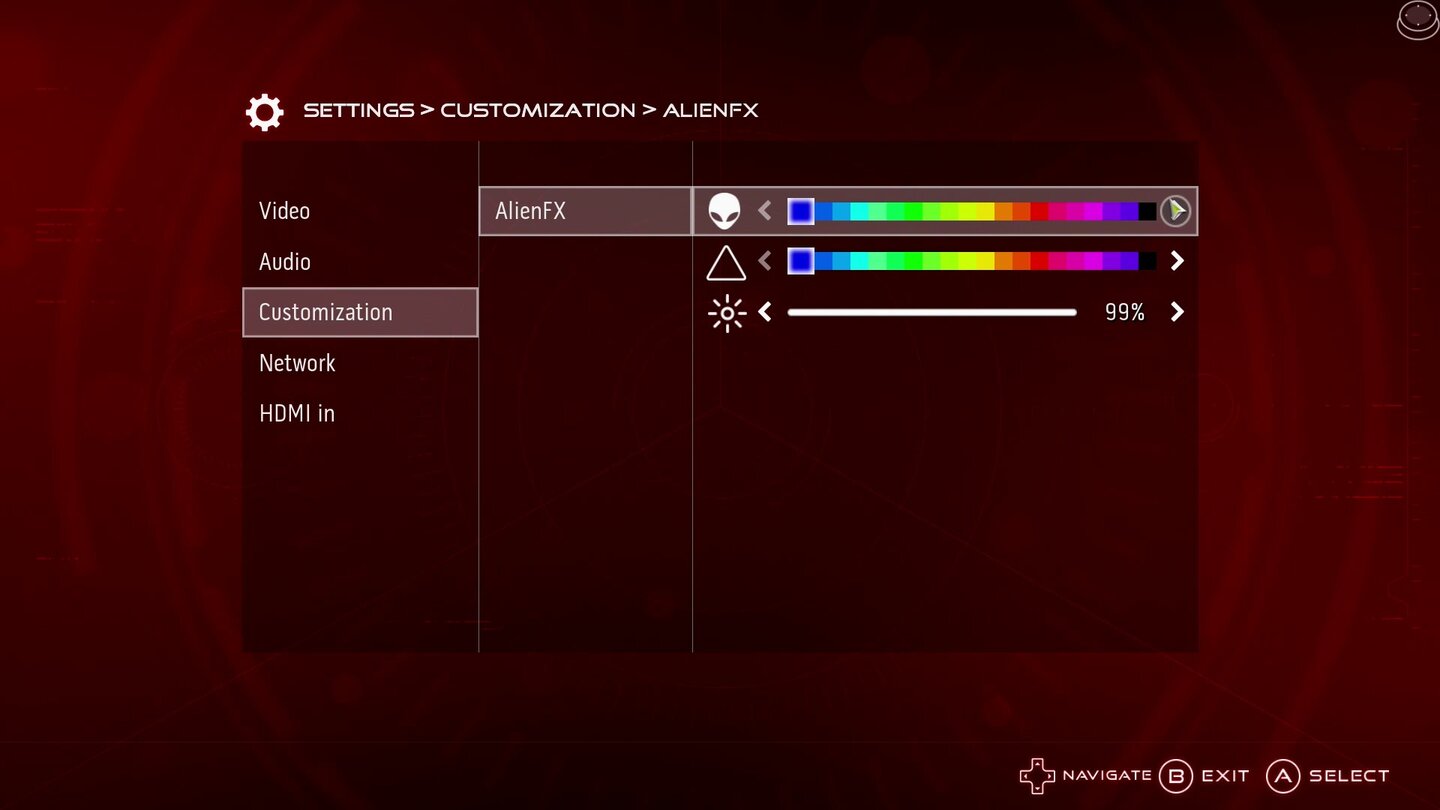Click the D-pad Navigate icon at bottom

pyautogui.click(x=1037, y=775)
